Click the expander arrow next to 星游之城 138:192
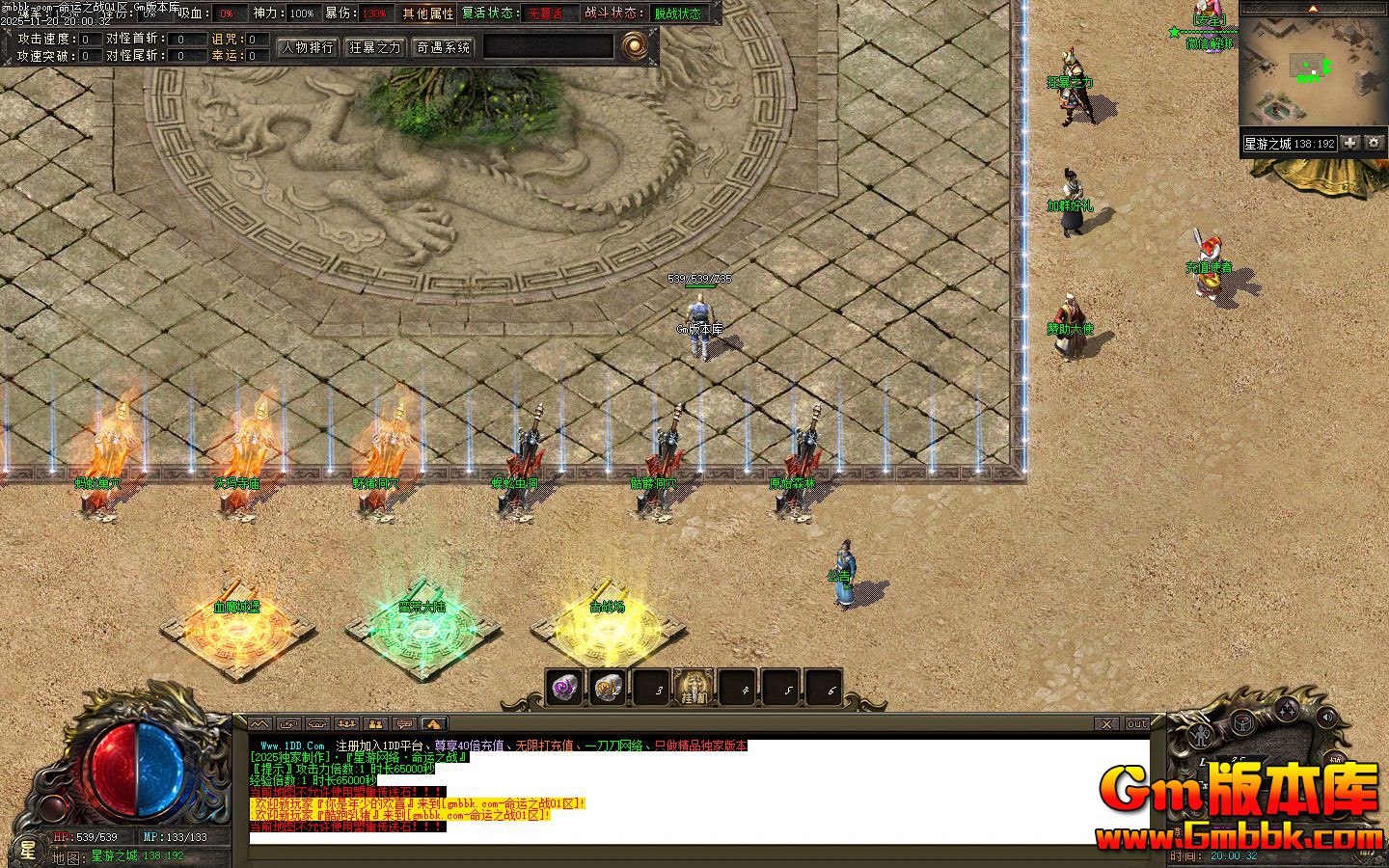 pyautogui.click(x=1374, y=143)
